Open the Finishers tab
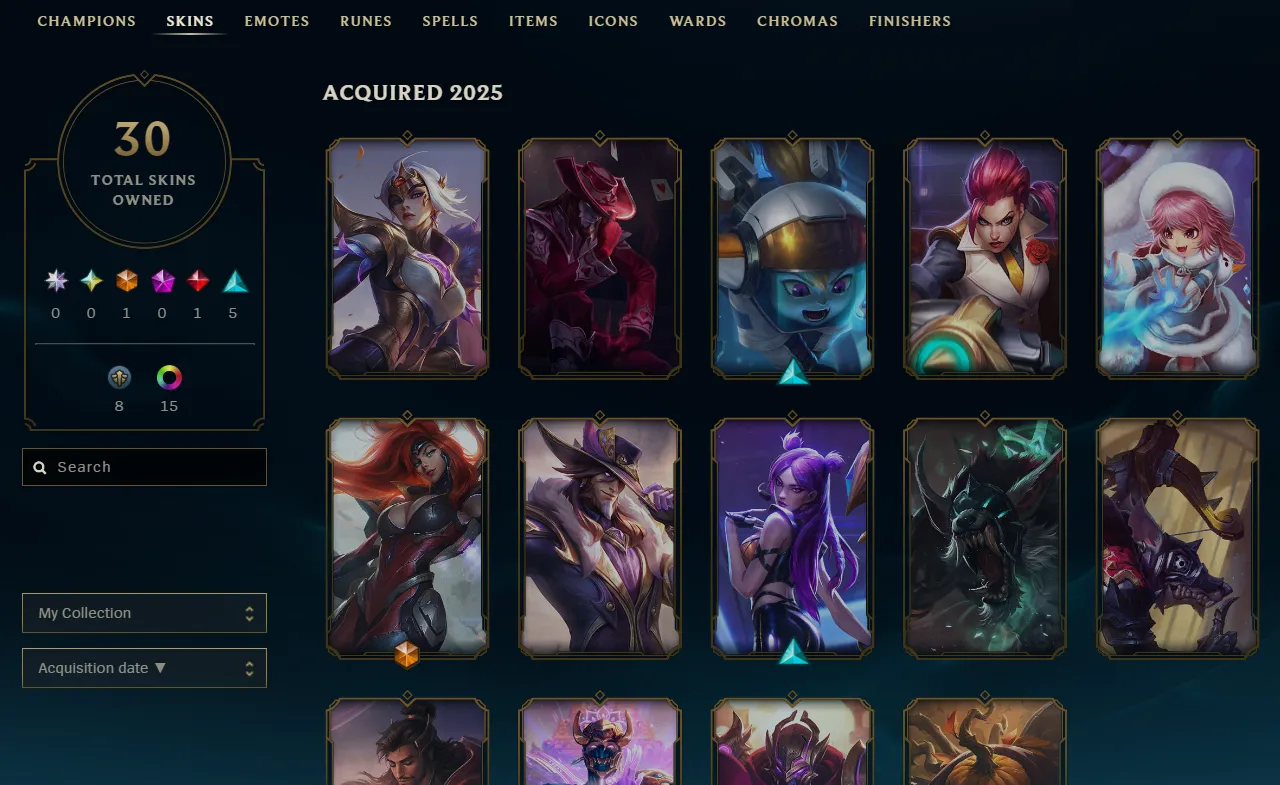The width and height of the screenshot is (1280, 785). (909, 21)
